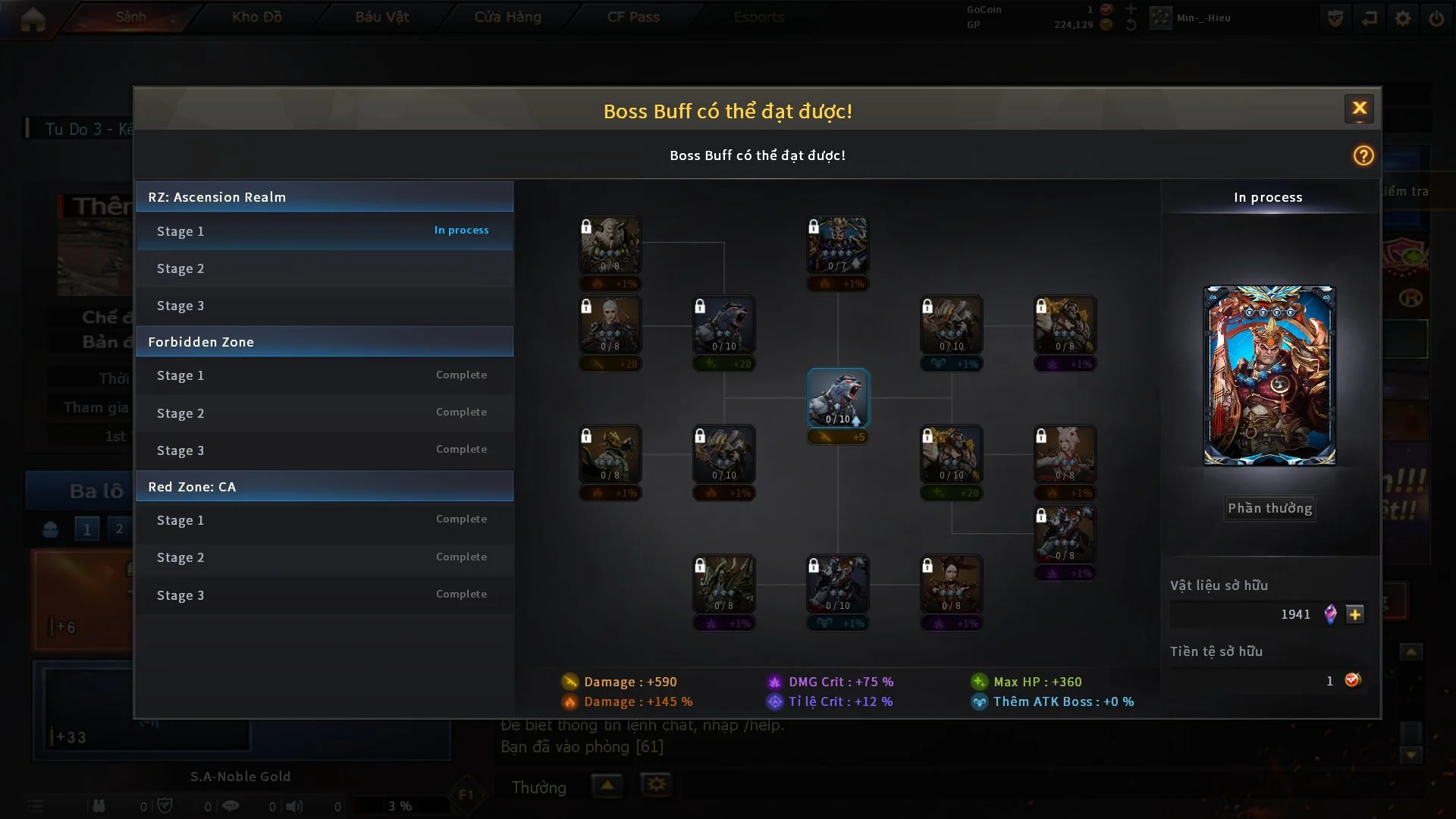Add materials with the plus button
The height and width of the screenshot is (819, 1456).
coord(1355,614)
